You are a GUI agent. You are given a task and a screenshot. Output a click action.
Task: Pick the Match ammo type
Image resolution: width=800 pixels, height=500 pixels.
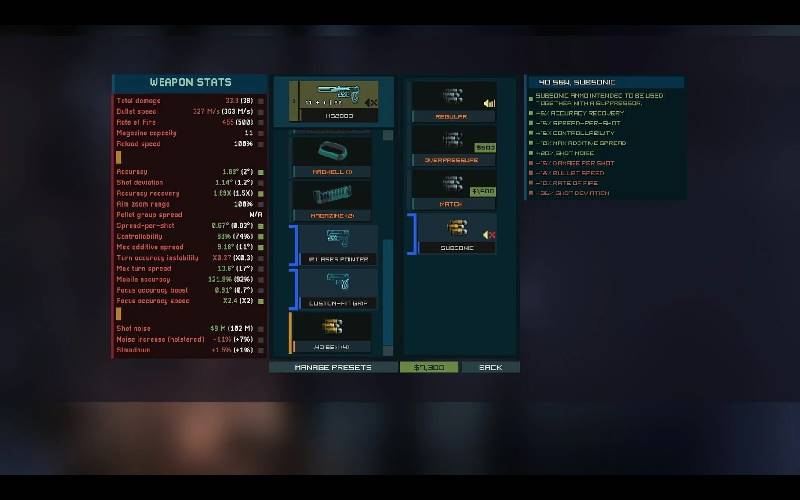click(x=454, y=190)
